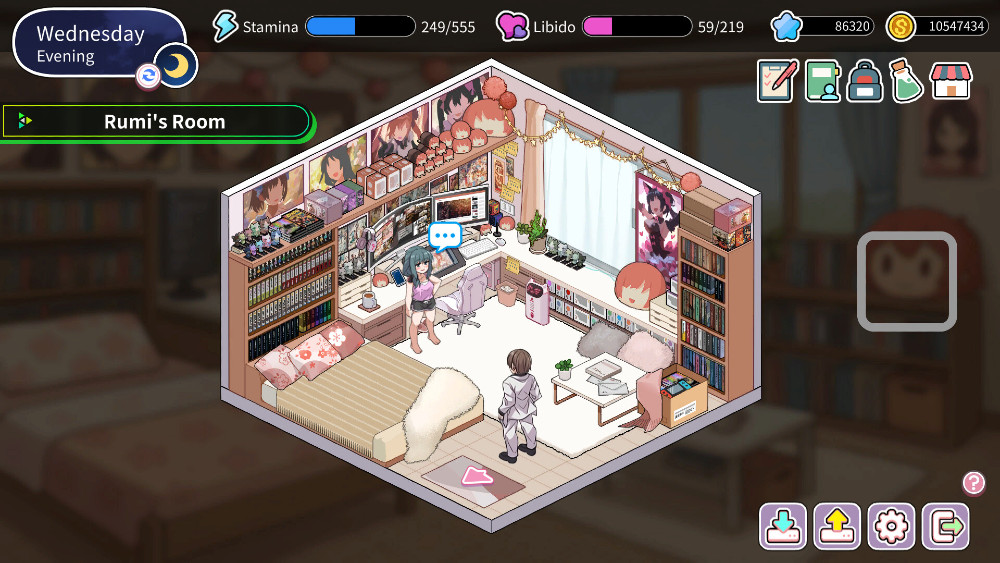The width and height of the screenshot is (1000, 563).
Task: Open the backpack inventory
Action: tap(865, 81)
